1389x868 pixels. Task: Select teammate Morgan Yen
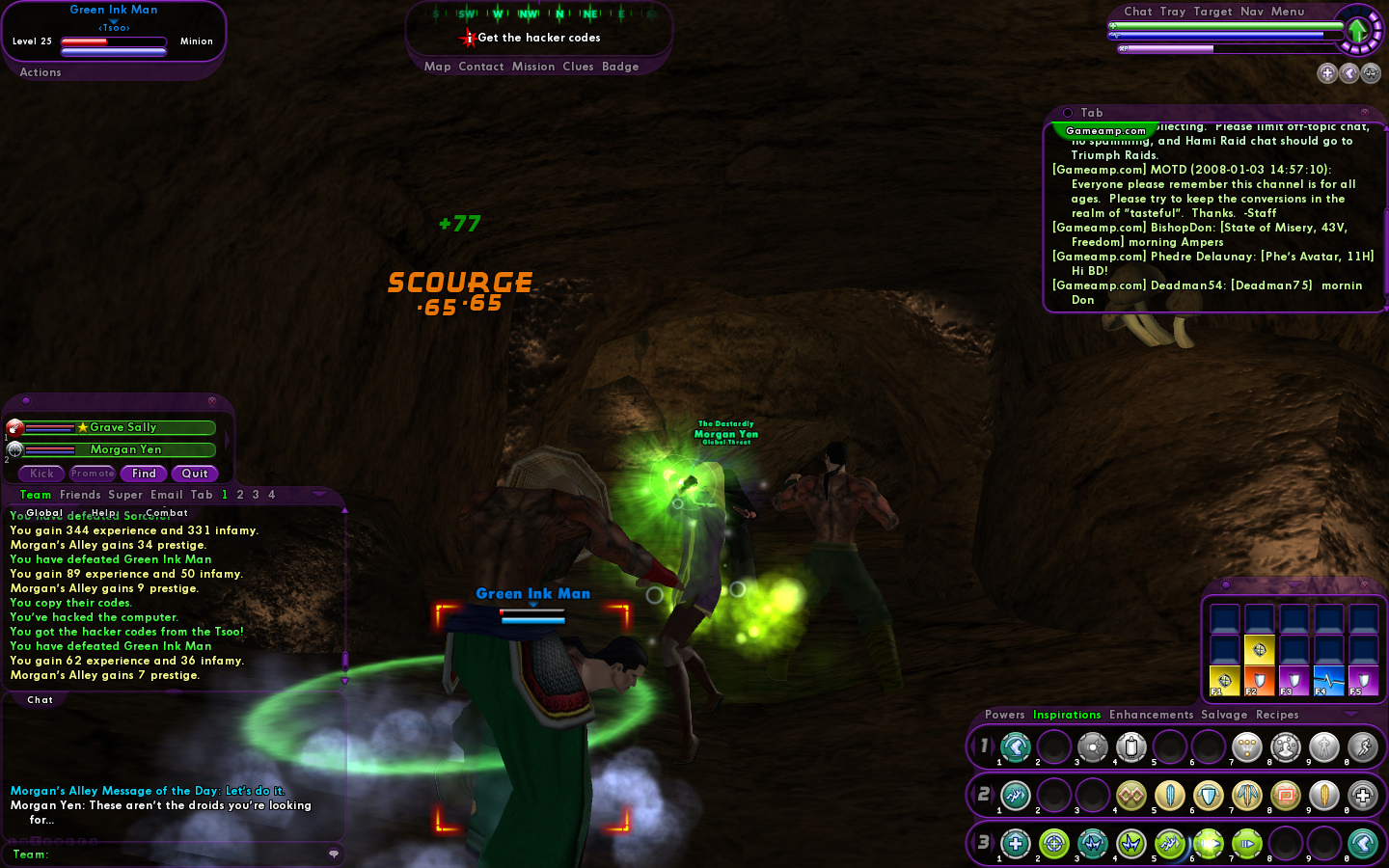(125, 449)
